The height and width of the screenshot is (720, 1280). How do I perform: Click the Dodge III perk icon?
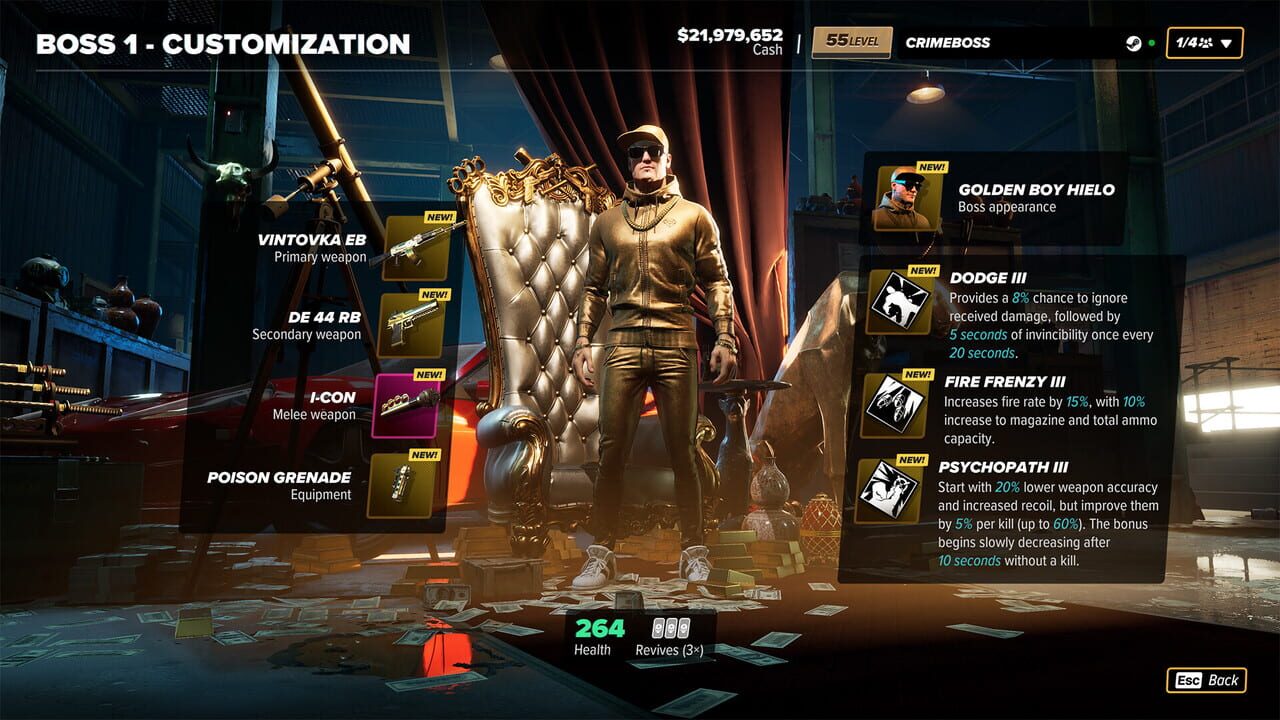(897, 300)
